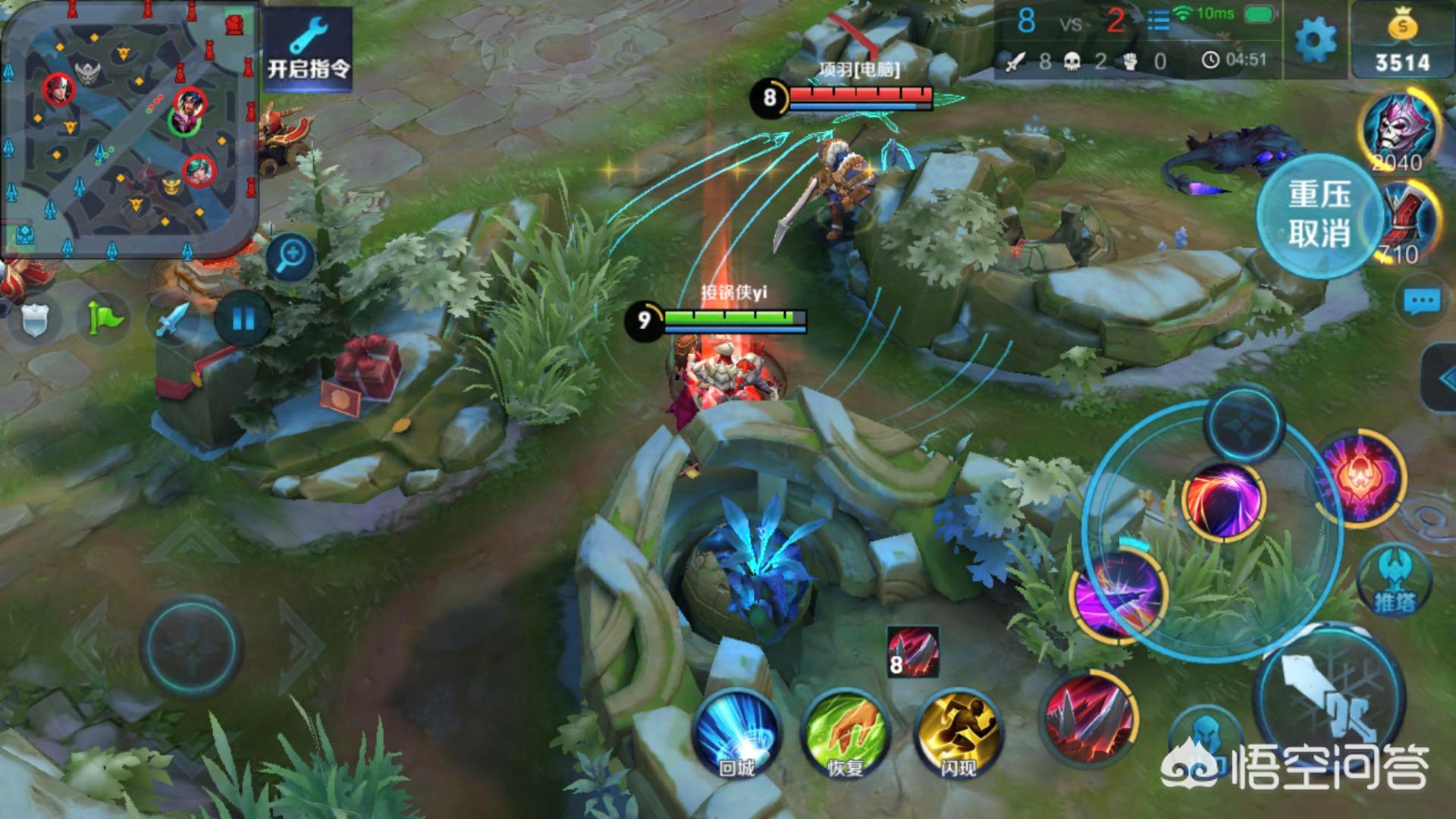Activate the red flame emblem ultimate skill
1456x819 pixels.
point(1361,478)
